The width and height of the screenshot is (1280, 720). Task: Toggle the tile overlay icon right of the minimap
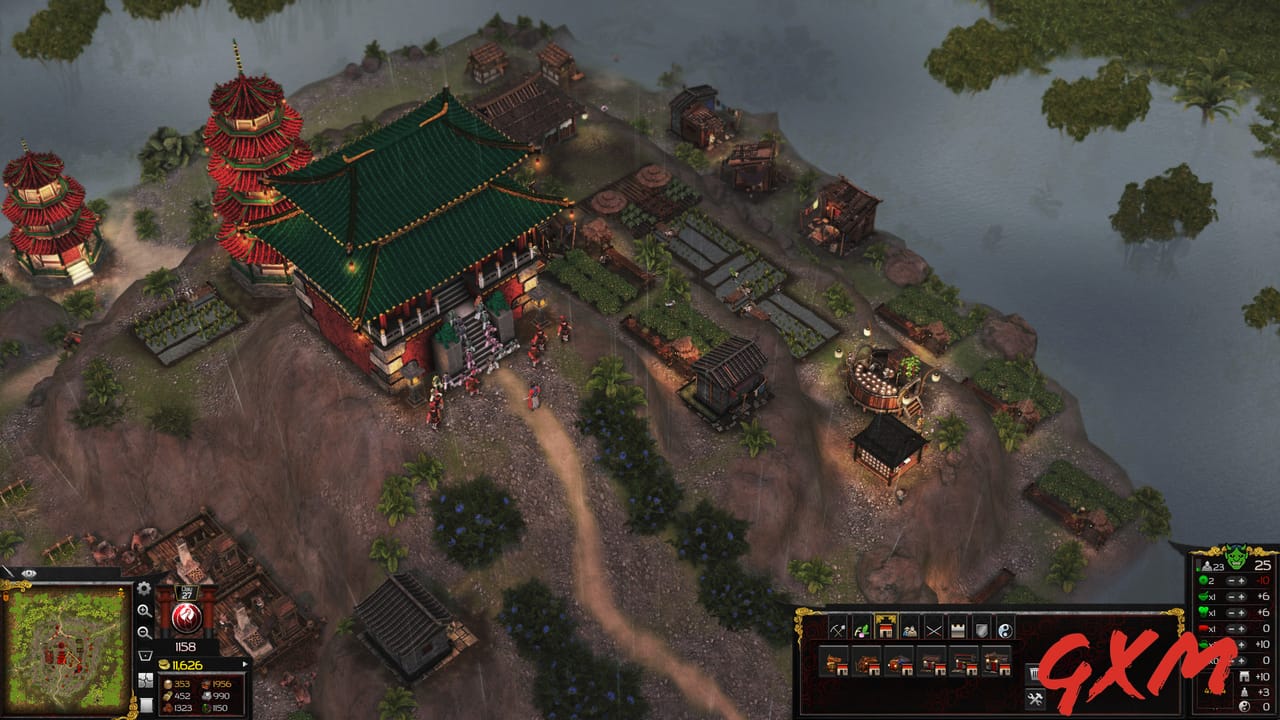point(145,680)
